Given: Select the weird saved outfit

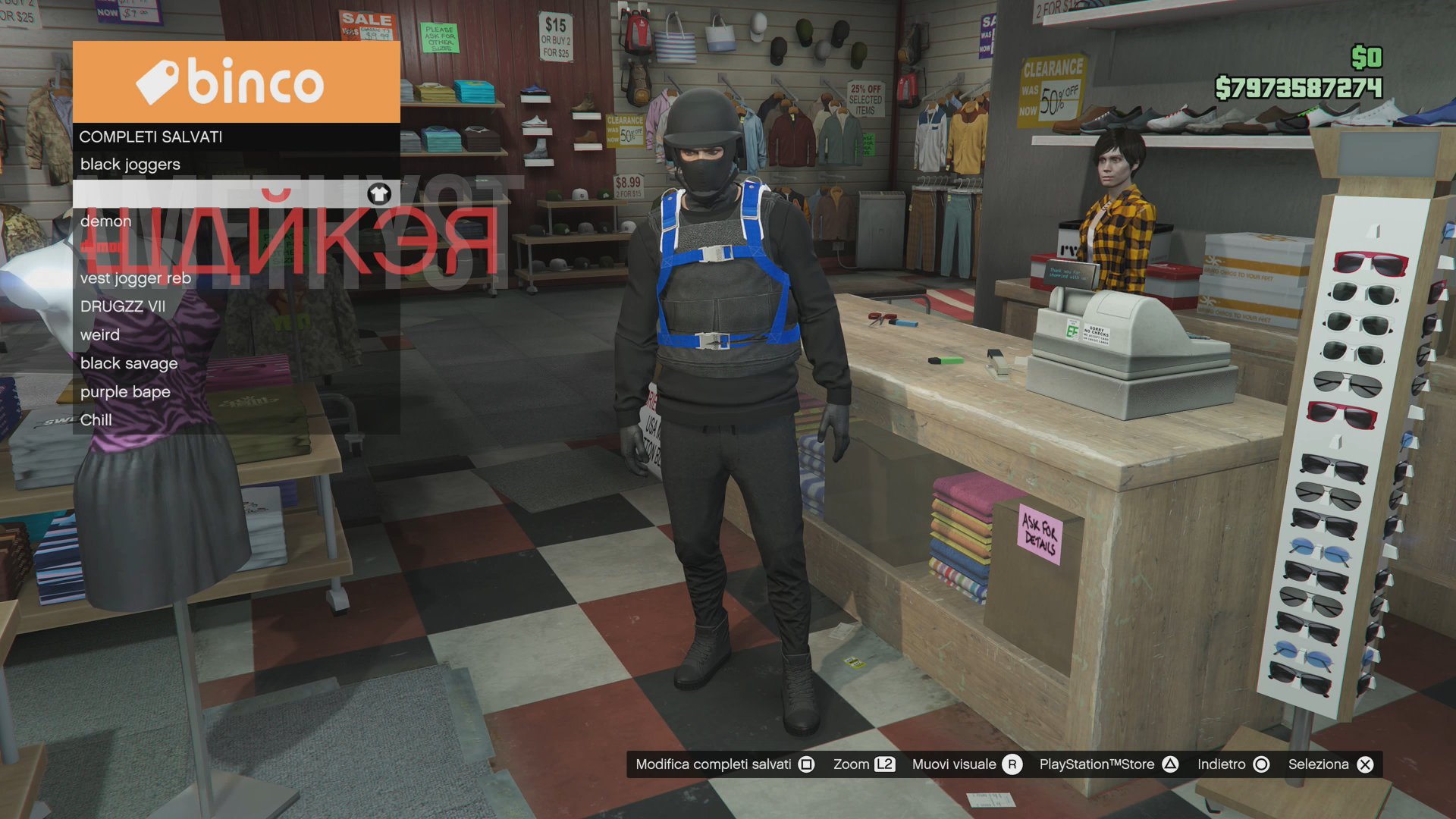Looking at the screenshot, I should pyautogui.click(x=99, y=334).
